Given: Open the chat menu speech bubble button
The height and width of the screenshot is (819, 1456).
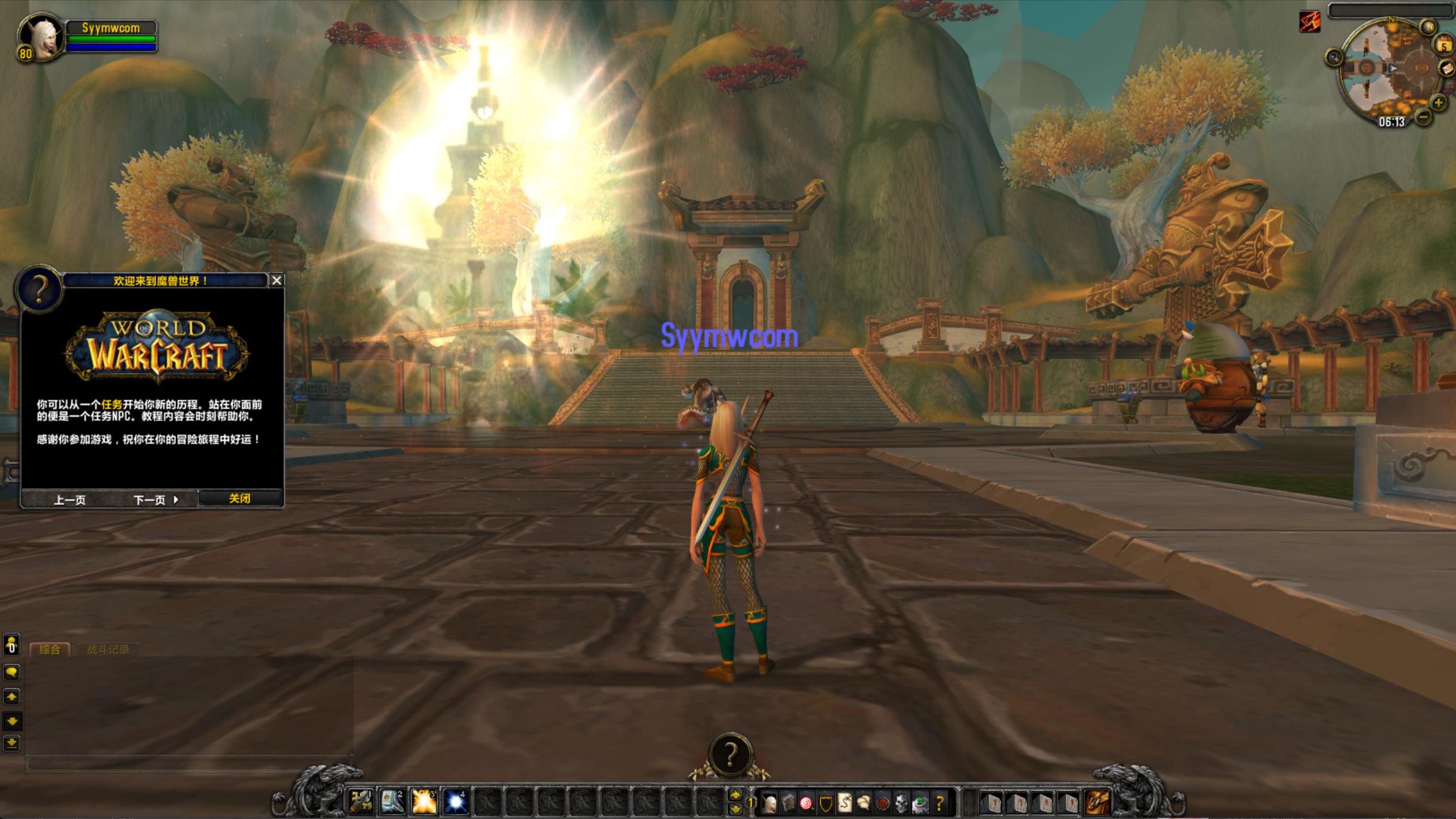Looking at the screenshot, I should [x=11, y=672].
